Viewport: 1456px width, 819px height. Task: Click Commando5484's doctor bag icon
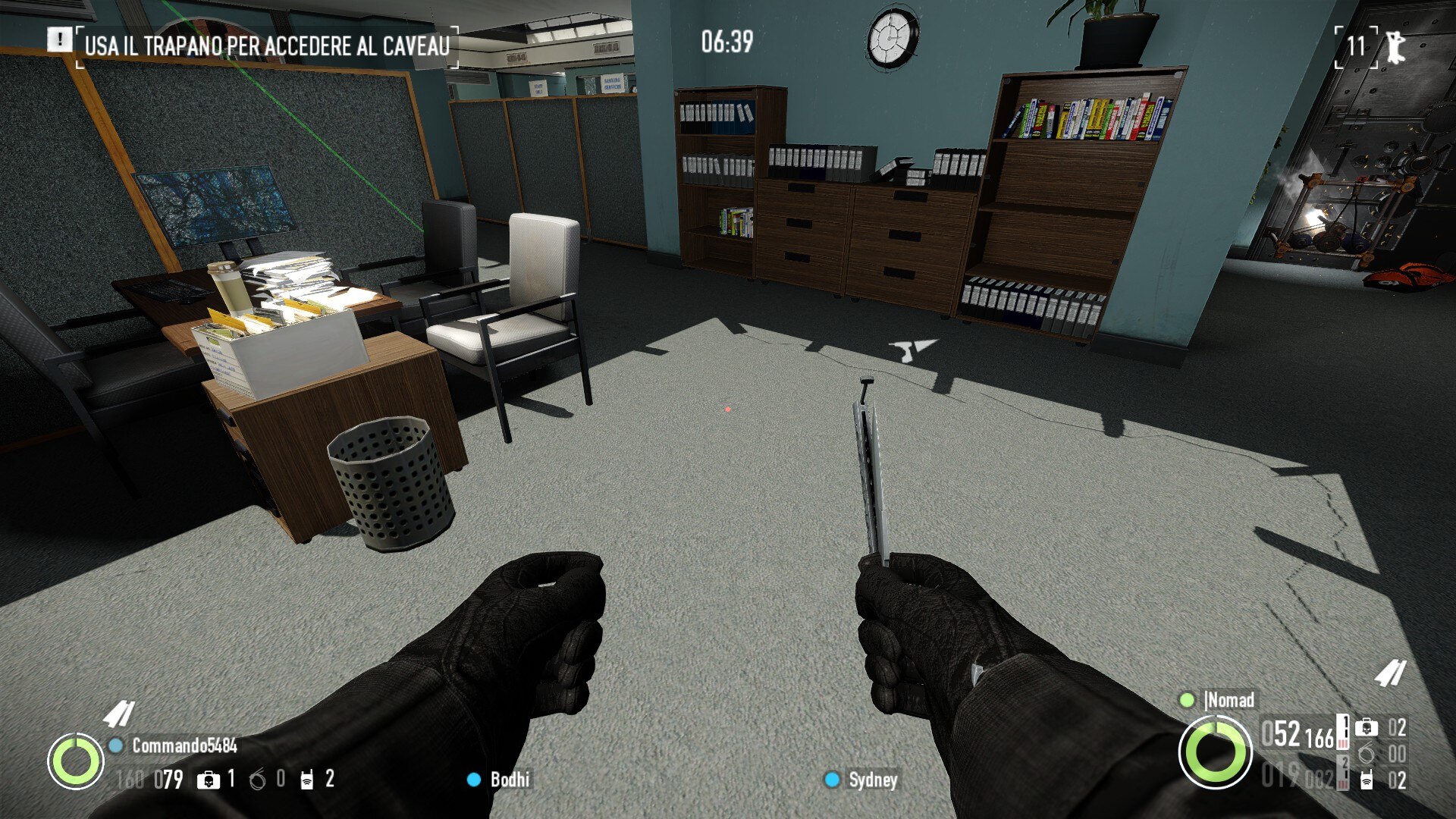208,780
